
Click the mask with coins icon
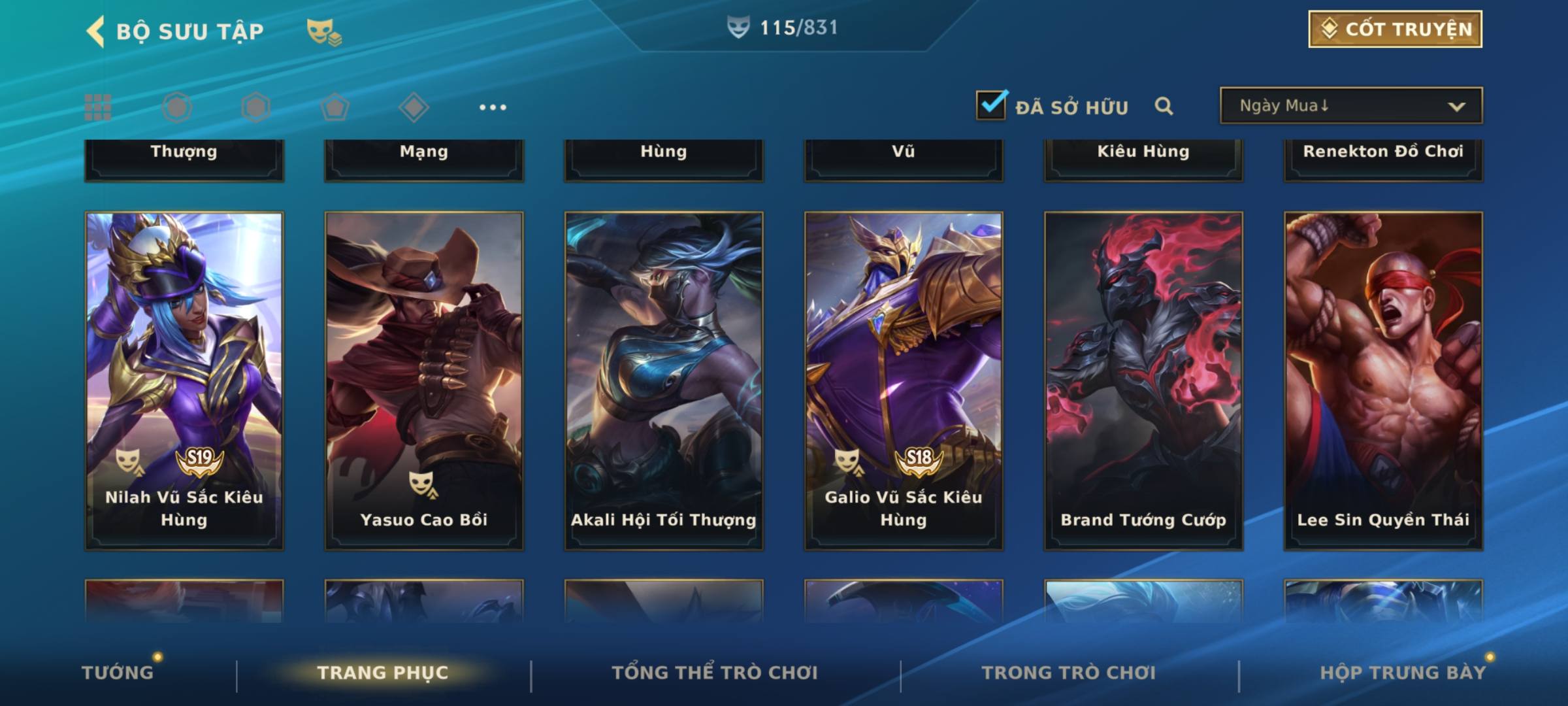point(324,31)
